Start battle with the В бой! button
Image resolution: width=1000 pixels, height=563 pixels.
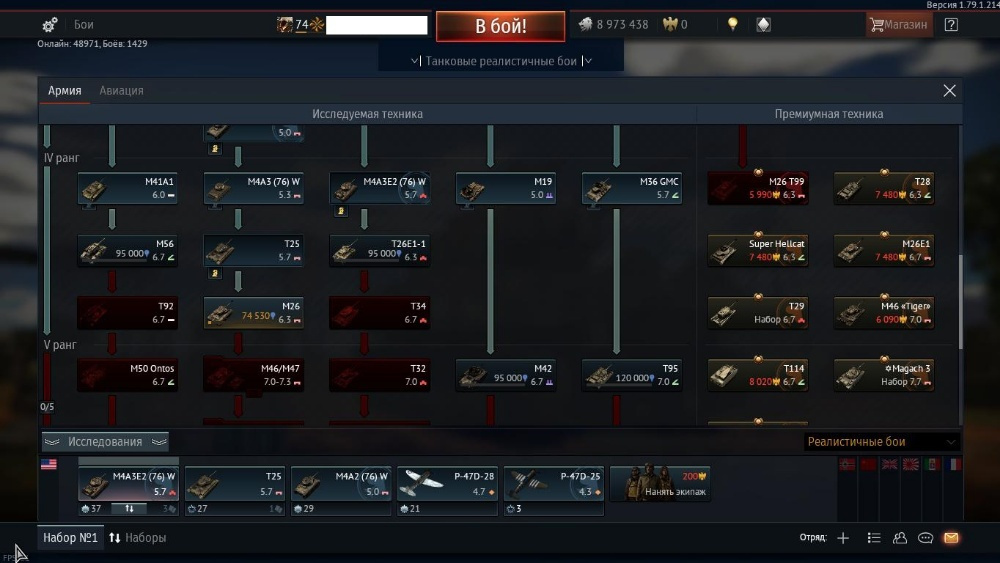click(x=500, y=26)
